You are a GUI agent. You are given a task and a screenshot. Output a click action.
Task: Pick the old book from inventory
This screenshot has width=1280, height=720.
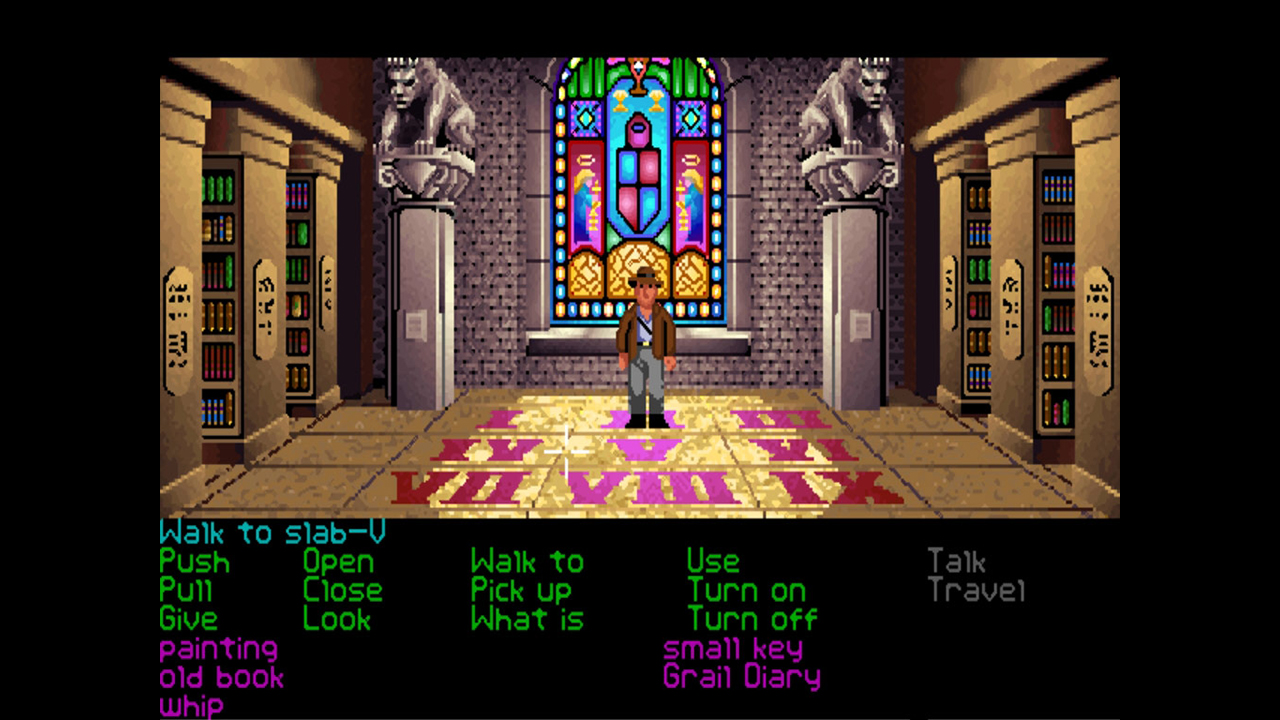point(221,677)
